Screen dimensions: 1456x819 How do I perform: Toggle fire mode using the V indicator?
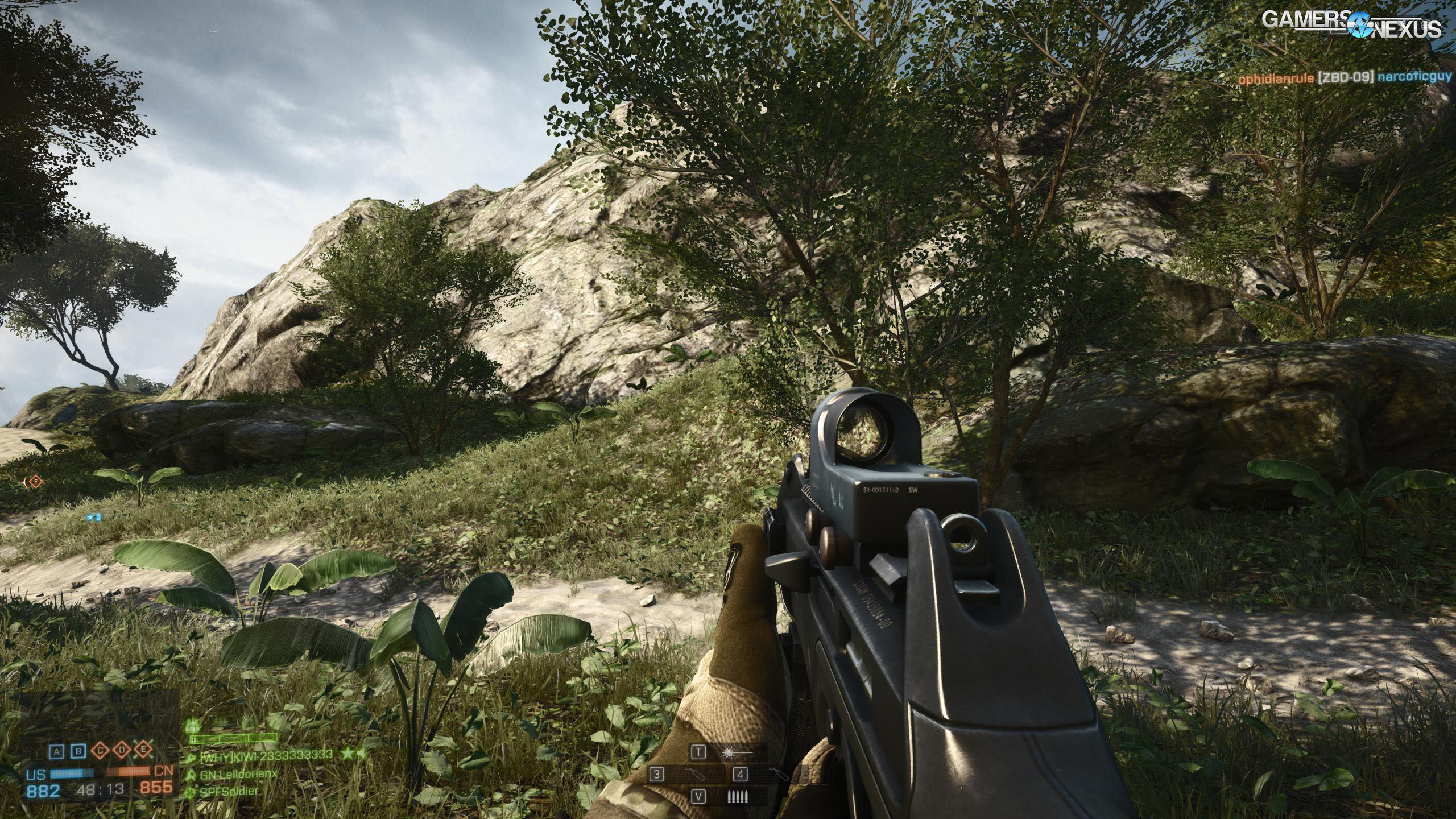point(698,796)
